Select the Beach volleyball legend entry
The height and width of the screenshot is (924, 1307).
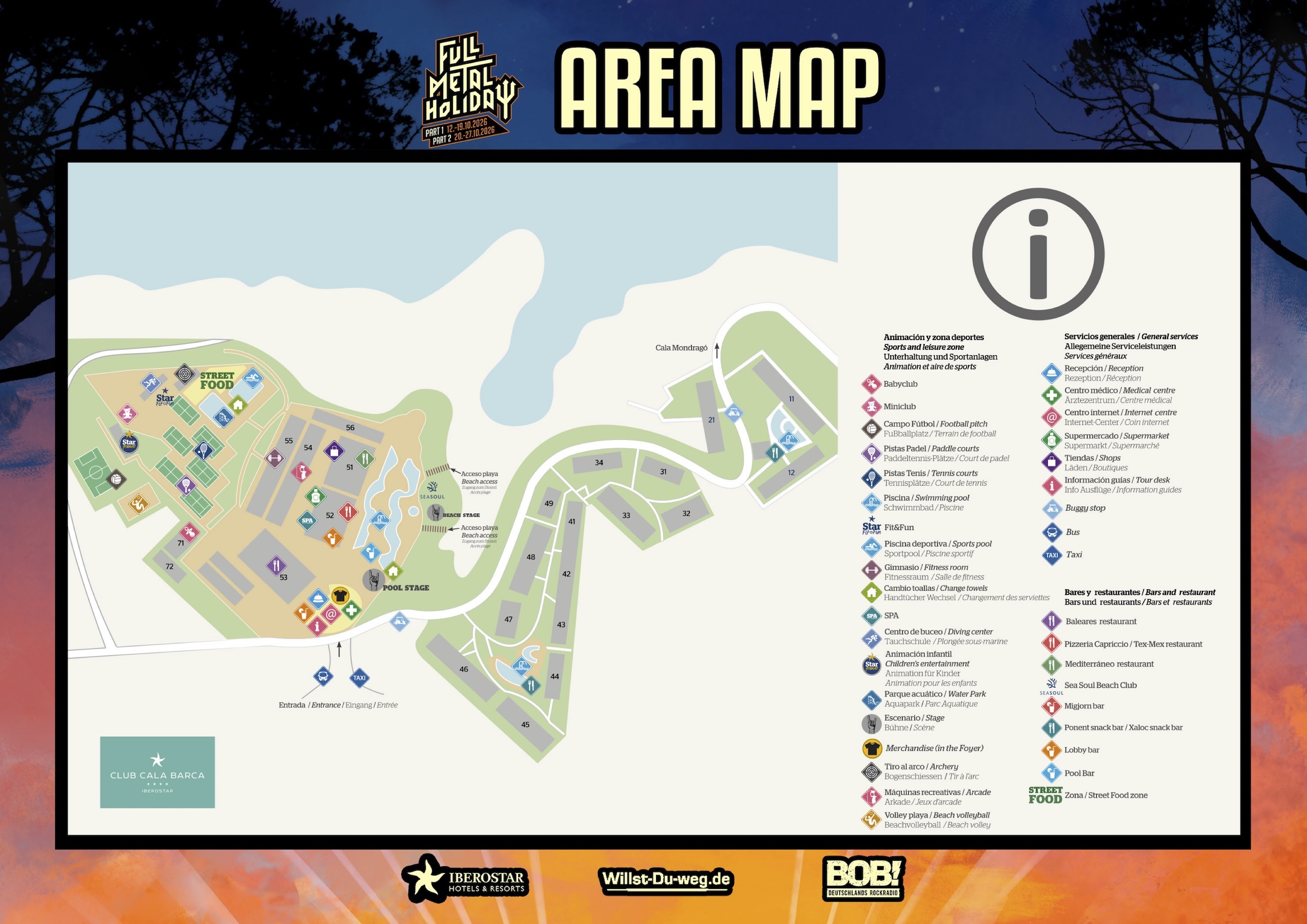(936, 820)
